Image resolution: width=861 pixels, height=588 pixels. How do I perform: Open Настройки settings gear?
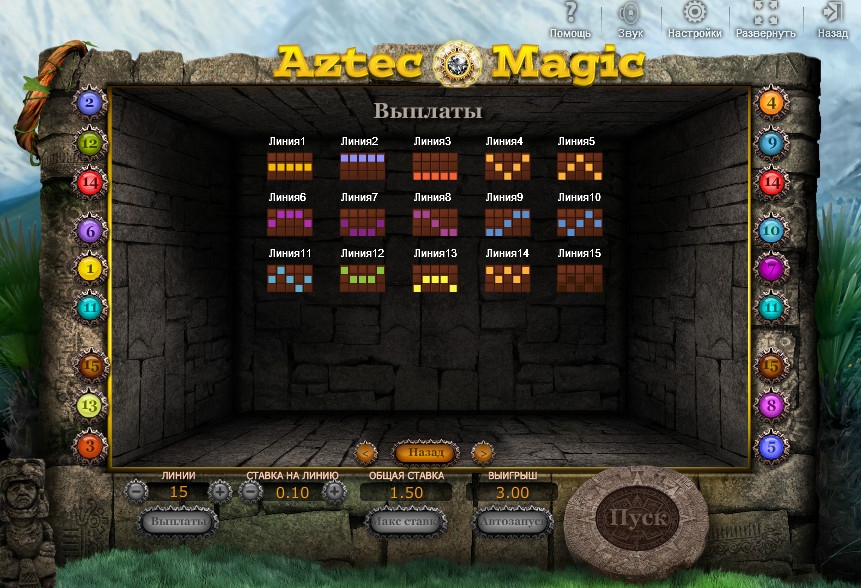[694, 20]
